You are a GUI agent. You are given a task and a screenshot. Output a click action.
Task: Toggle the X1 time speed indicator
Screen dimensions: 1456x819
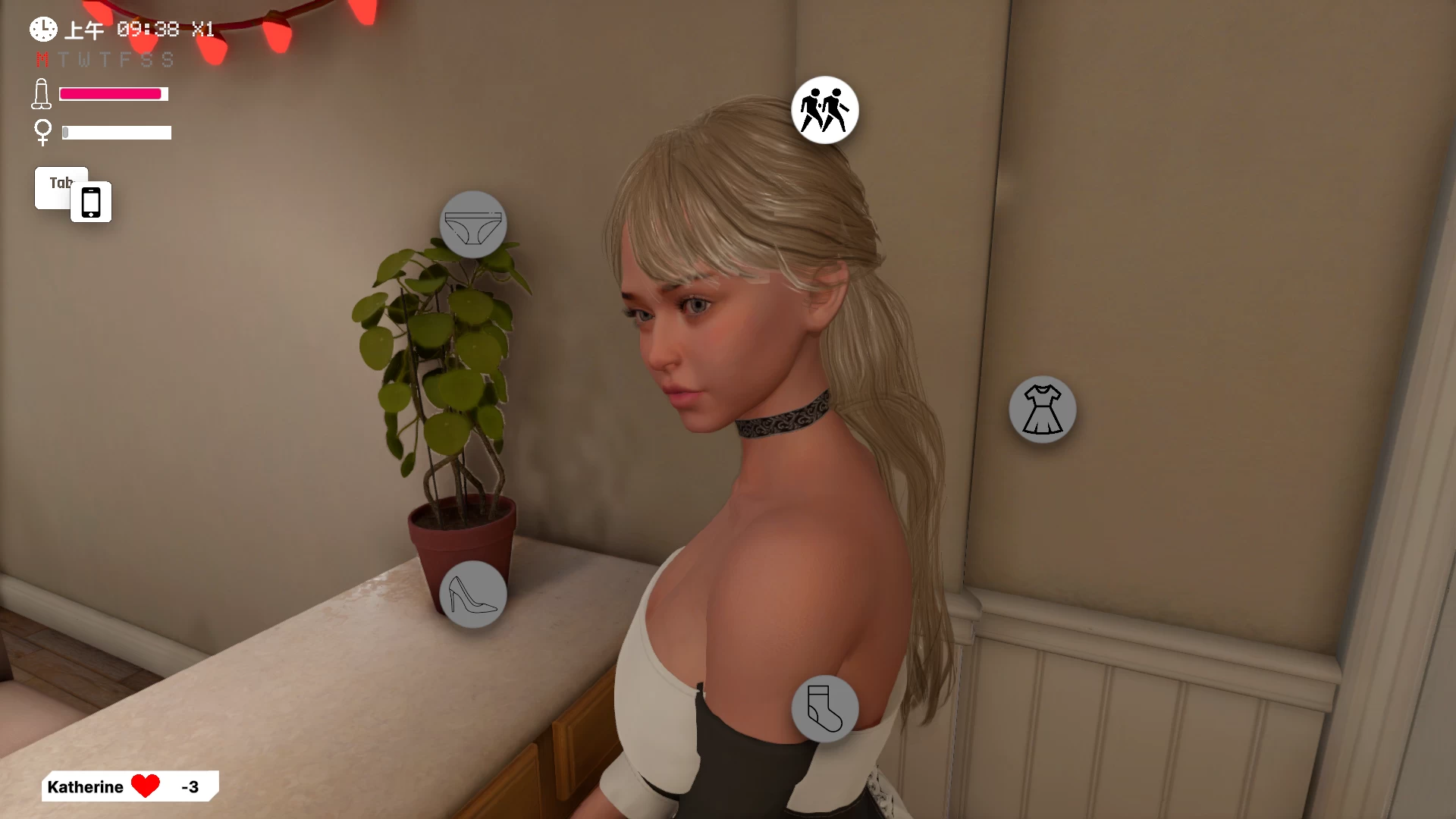[202, 30]
